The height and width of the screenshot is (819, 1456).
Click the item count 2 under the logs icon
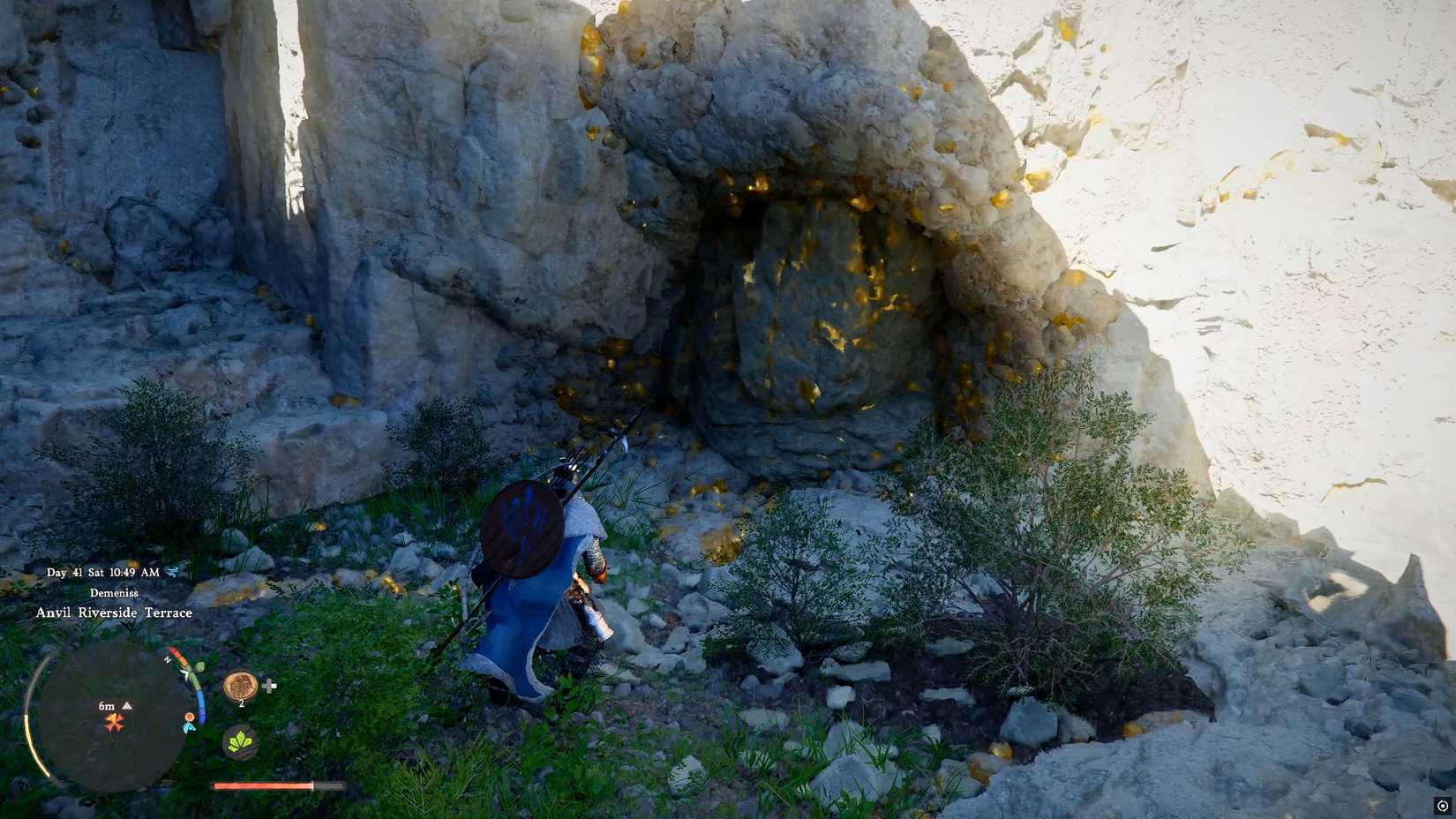[x=241, y=703]
